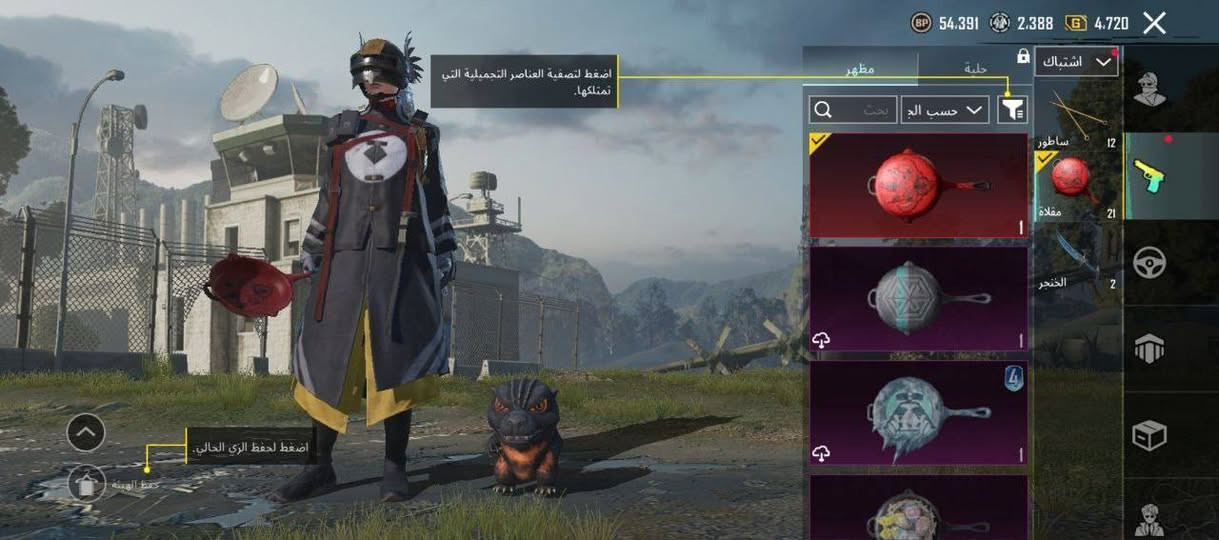Open the character outfit category icon
This screenshot has width=1219, height=540.
tap(1150, 88)
